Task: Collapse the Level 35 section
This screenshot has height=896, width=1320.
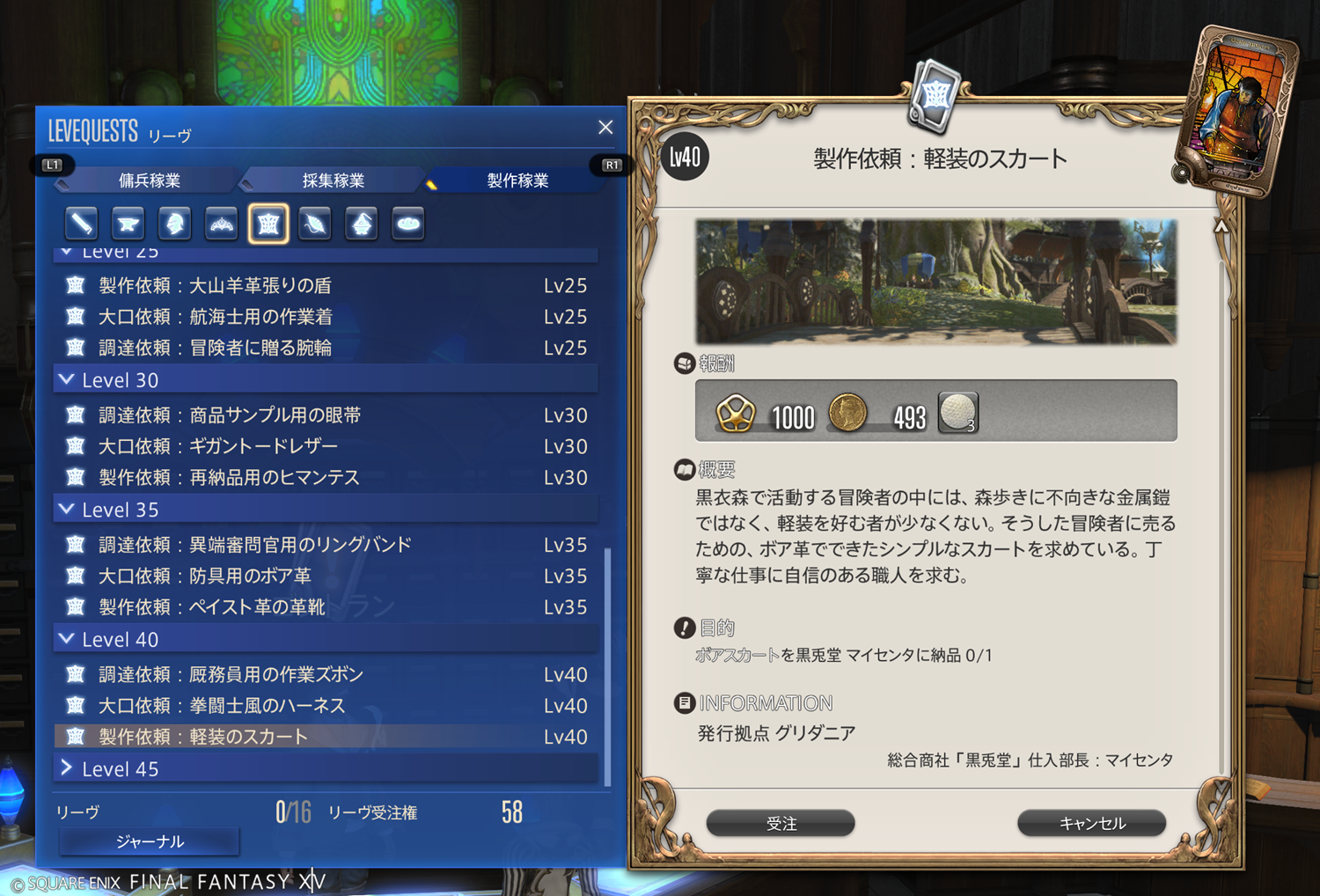Action: [68, 510]
